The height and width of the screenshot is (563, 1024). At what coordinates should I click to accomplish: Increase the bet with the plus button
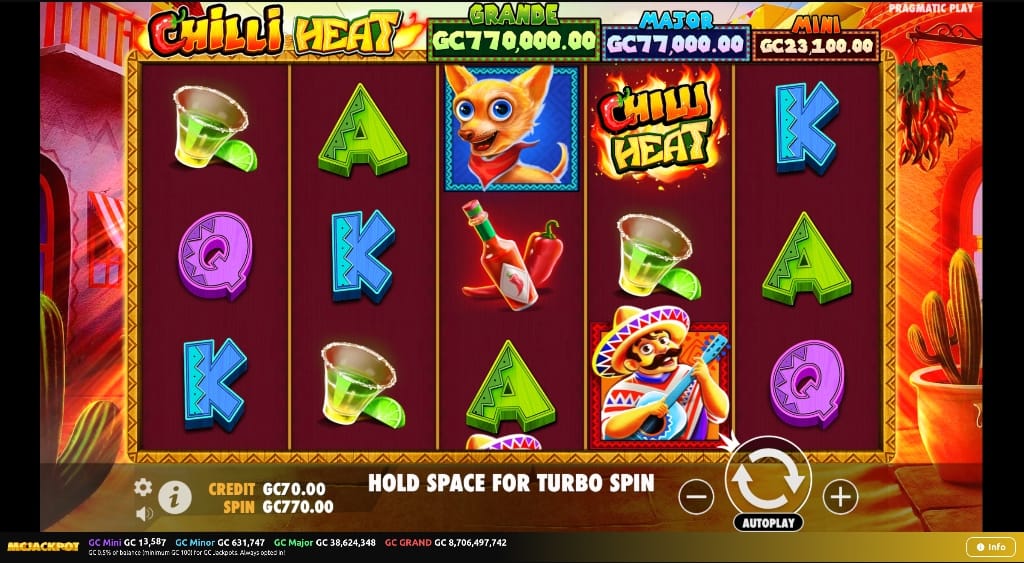tap(840, 495)
